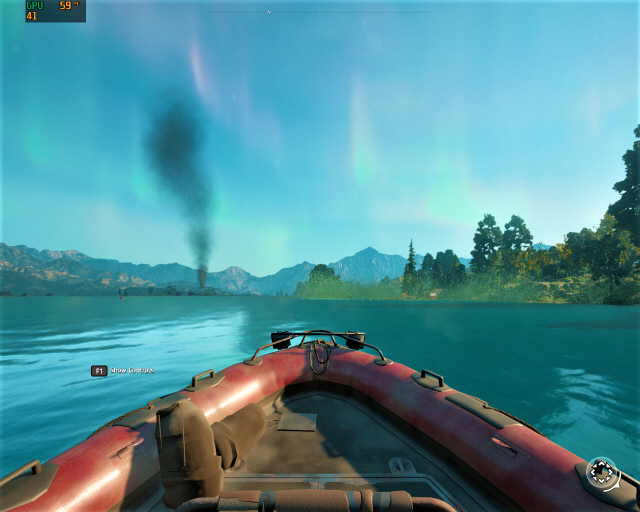Click the compass bar at the top
Viewport: 640px width, 512px height.
[x=319, y=12]
